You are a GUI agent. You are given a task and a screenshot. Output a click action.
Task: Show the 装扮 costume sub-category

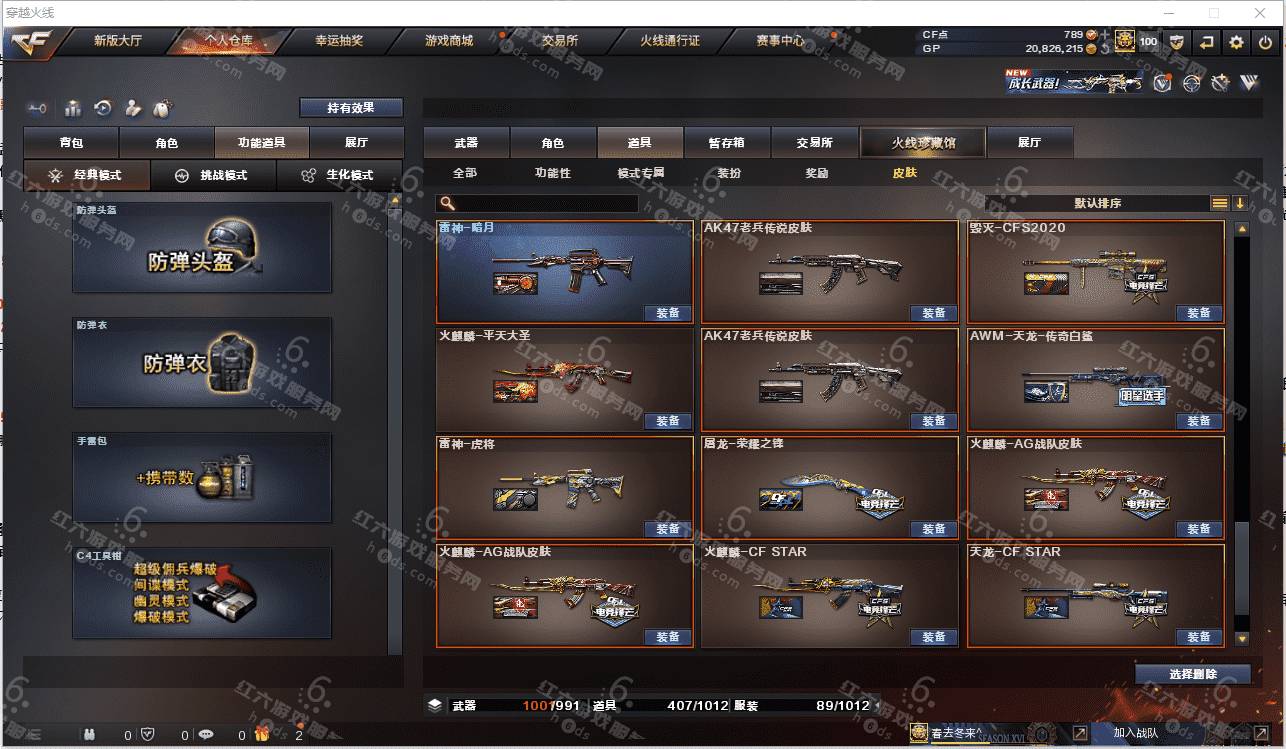click(x=729, y=173)
